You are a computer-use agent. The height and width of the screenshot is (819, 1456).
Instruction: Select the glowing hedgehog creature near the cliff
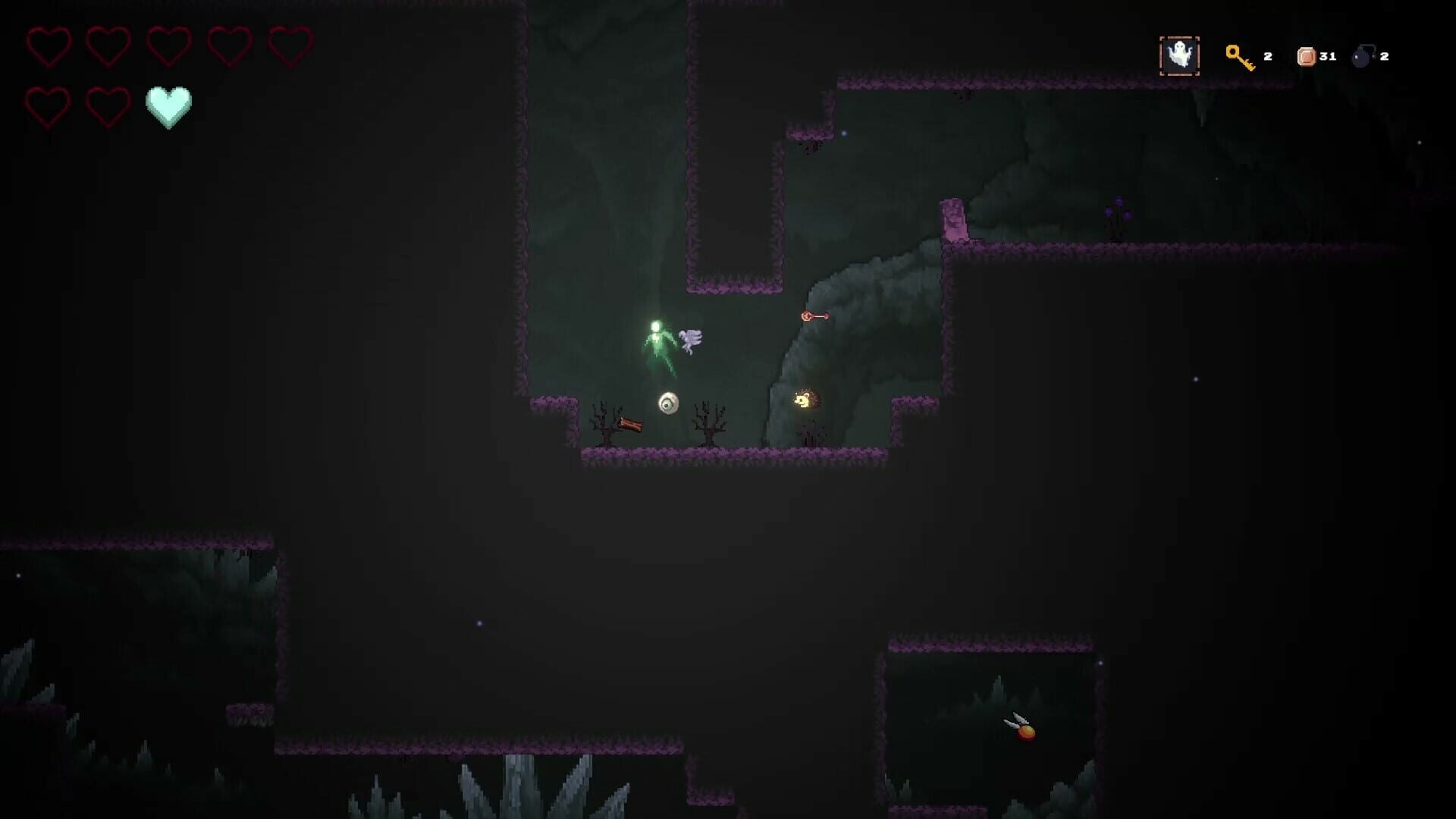(805, 398)
